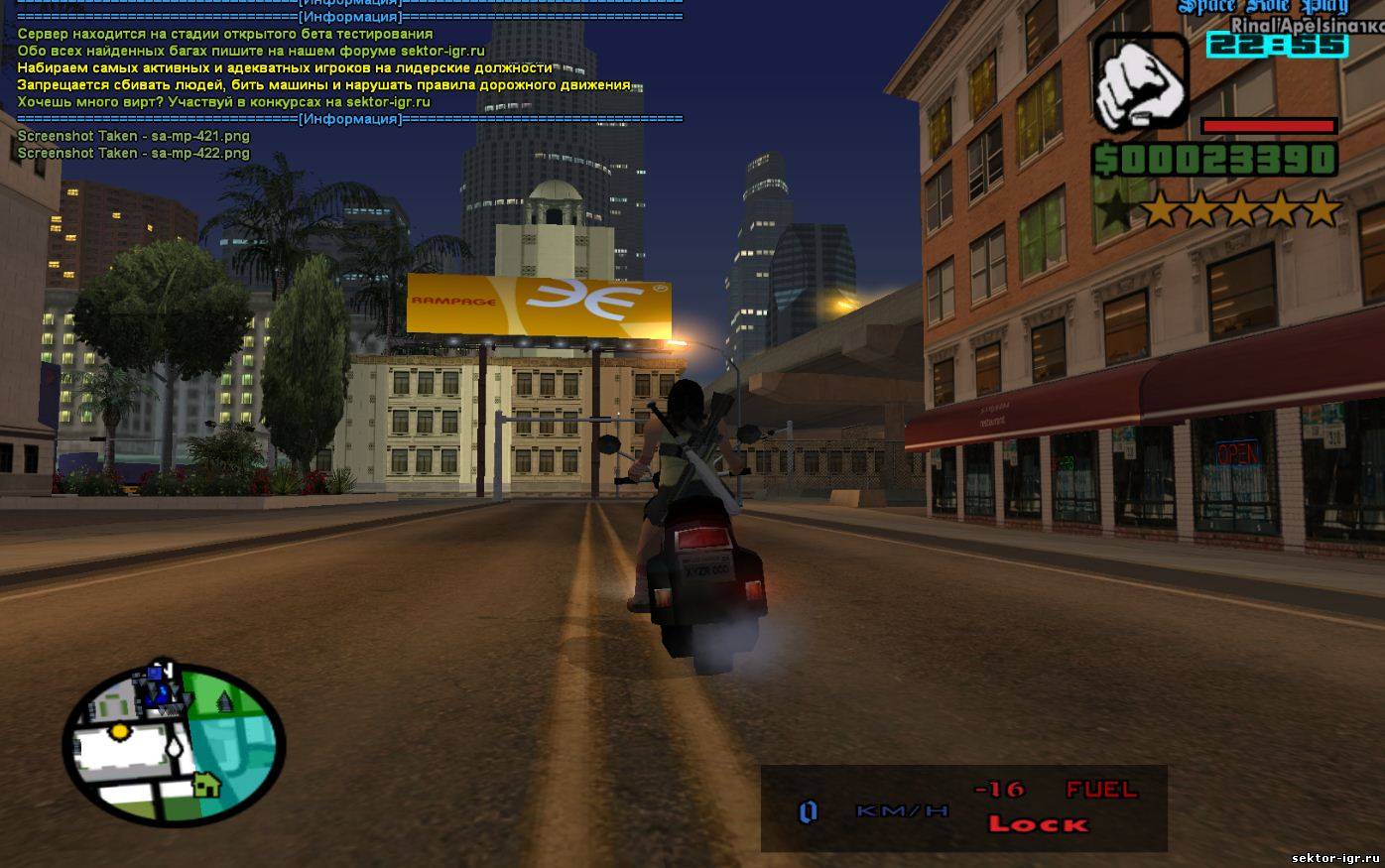Click the green house marker on the minimap

(x=205, y=784)
